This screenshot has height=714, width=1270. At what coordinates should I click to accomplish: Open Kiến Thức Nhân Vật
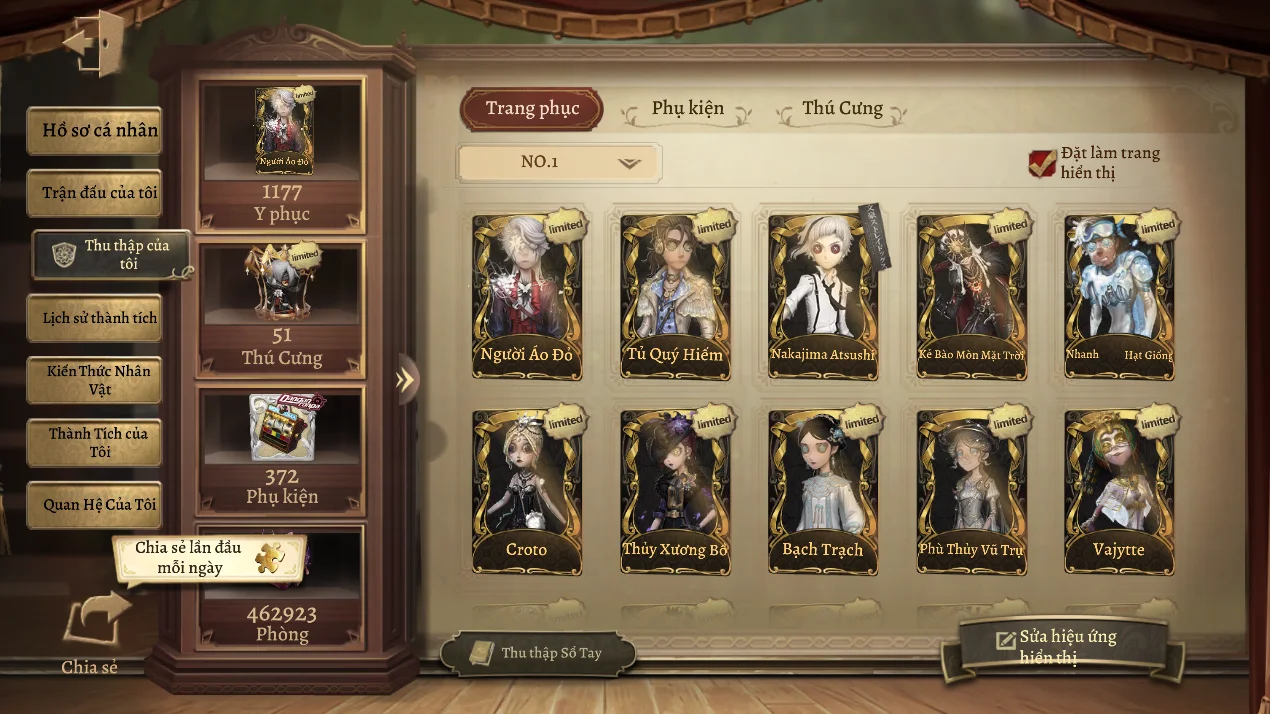pos(95,380)
